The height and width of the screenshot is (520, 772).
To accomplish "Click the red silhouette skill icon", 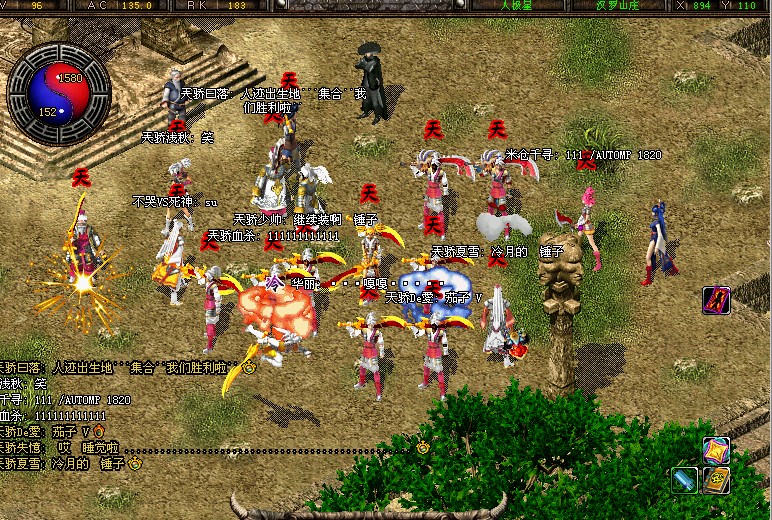I will point(716,300).
